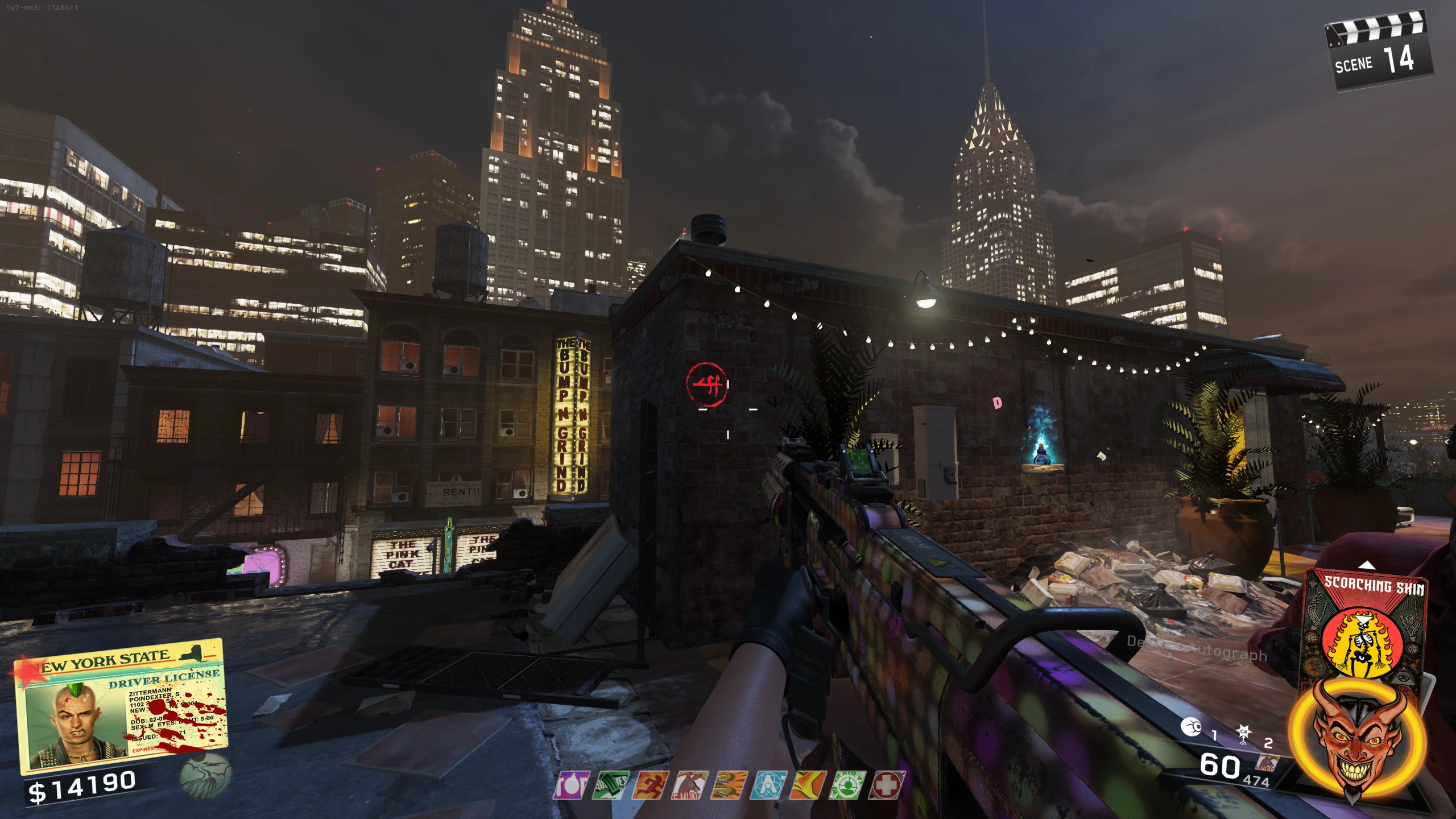Click the small mule icon beside ammo
1456x819 pixels.
pos(1267,763)
